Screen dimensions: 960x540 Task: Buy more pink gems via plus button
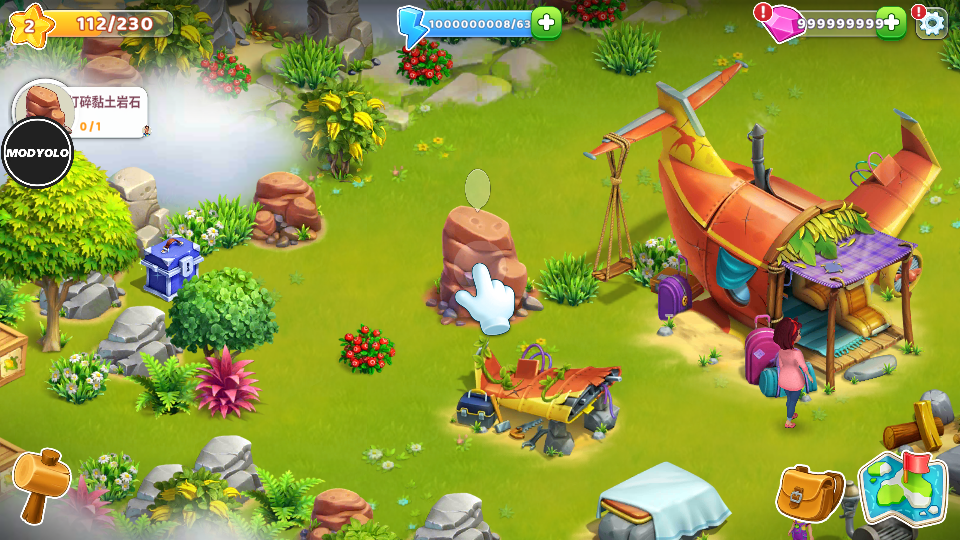pyautogui.click(x=890, y=22)
